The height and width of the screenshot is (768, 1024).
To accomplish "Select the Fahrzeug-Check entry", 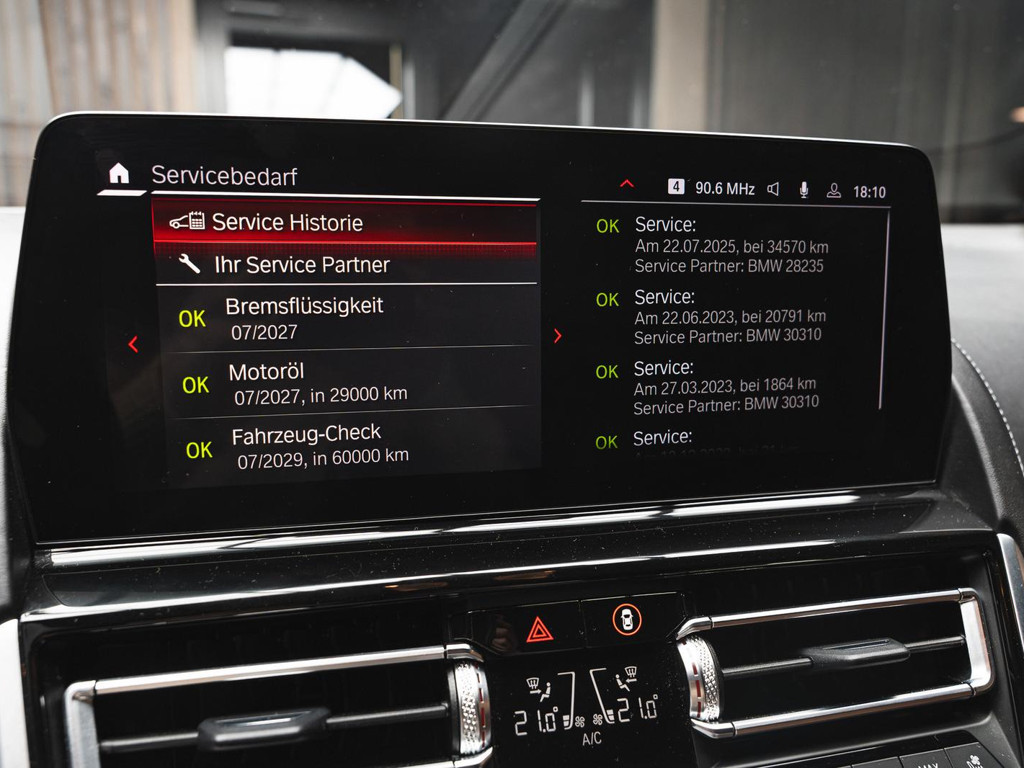I will tap(345, 446).
